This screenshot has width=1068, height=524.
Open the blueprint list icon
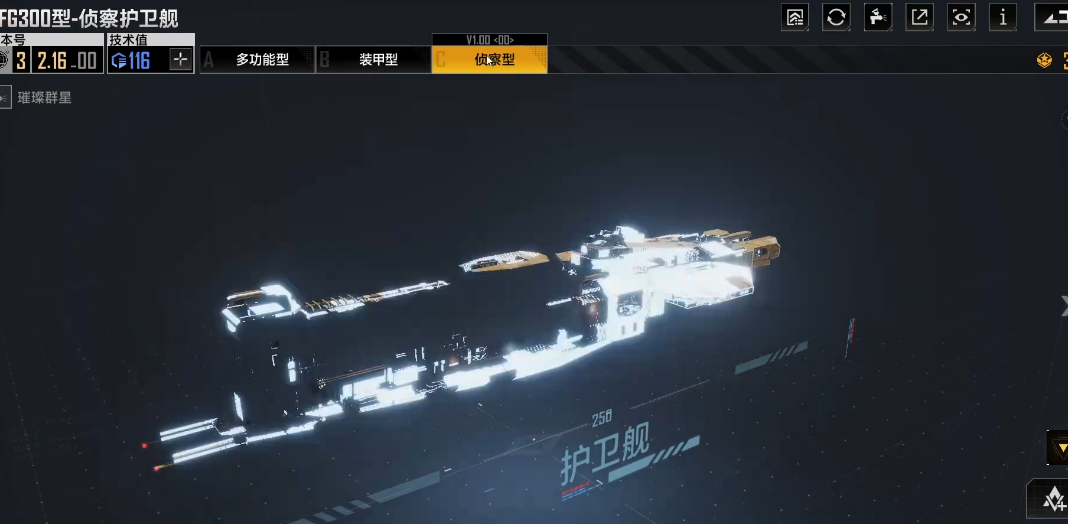click(x=795, y=17)
